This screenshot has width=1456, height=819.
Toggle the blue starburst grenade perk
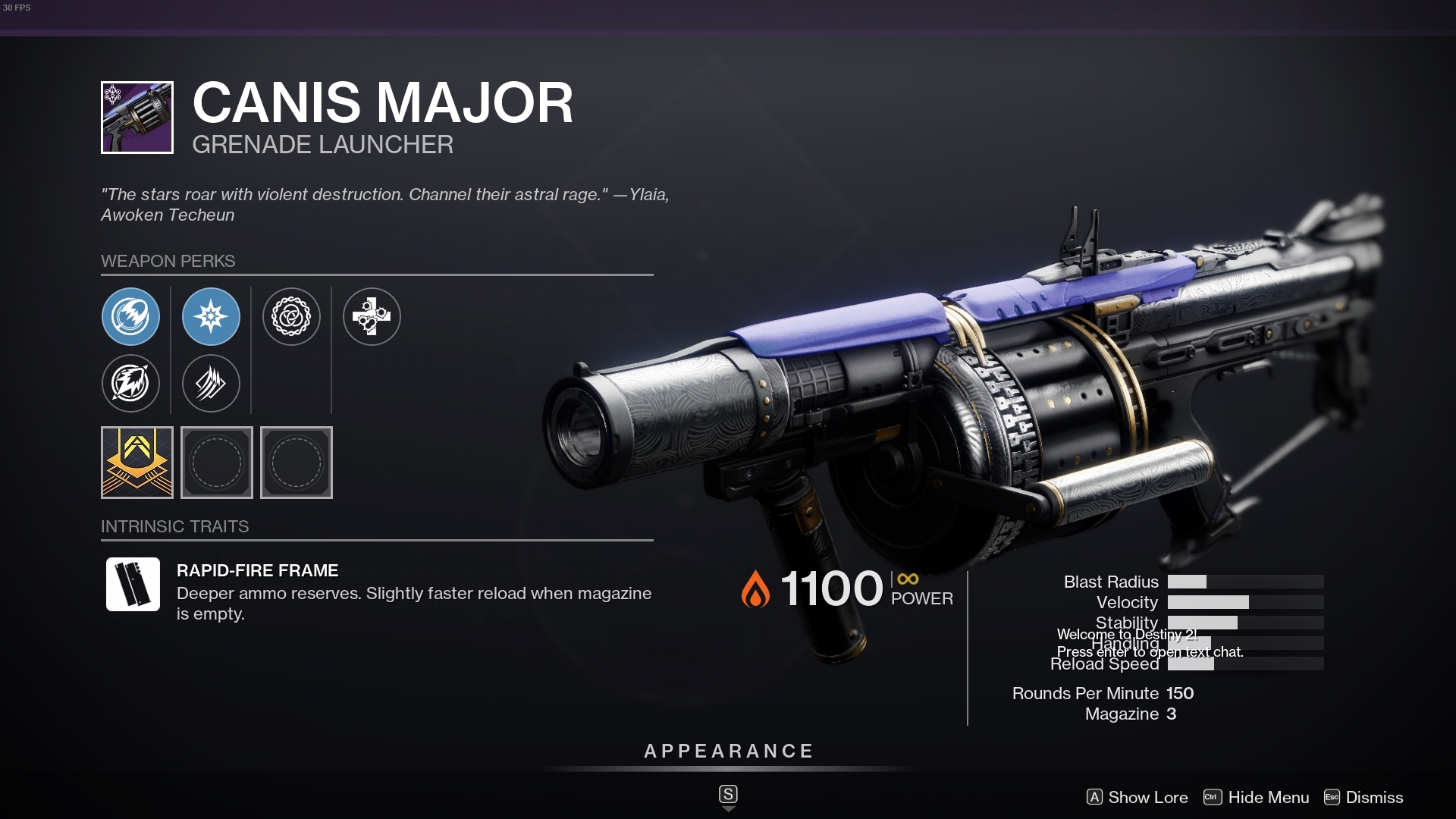(212, 317)
